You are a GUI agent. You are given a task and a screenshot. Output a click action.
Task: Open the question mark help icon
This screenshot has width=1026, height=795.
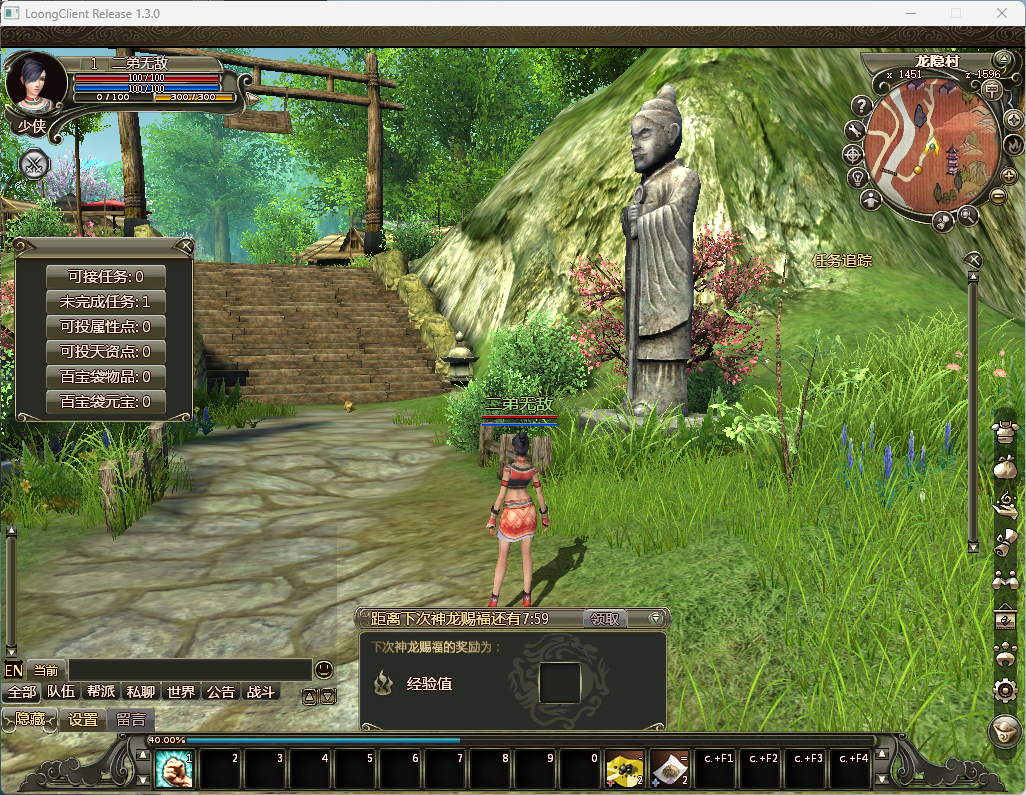861,104
